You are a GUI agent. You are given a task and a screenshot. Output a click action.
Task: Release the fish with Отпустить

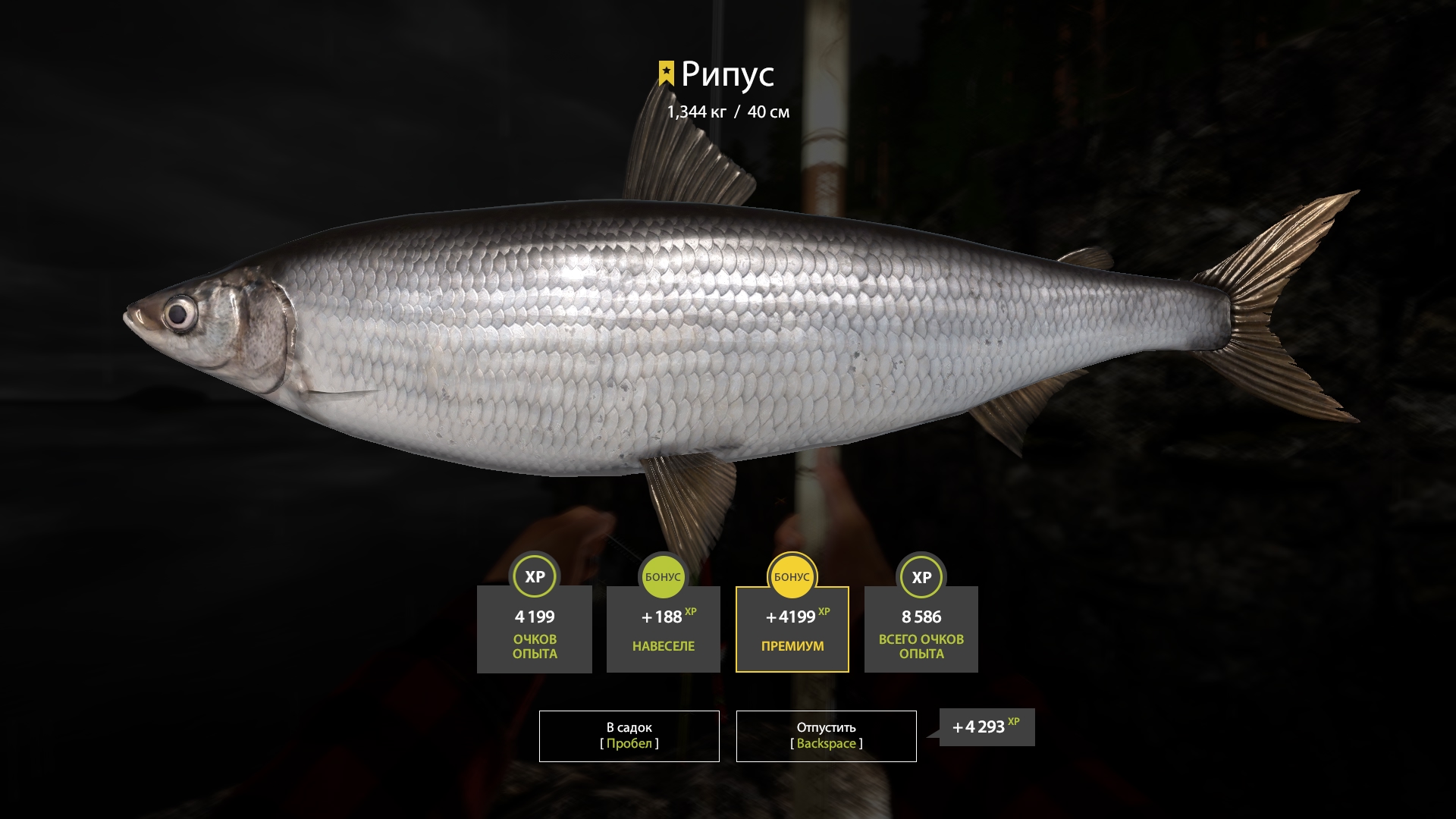click(x=826, y=736)
